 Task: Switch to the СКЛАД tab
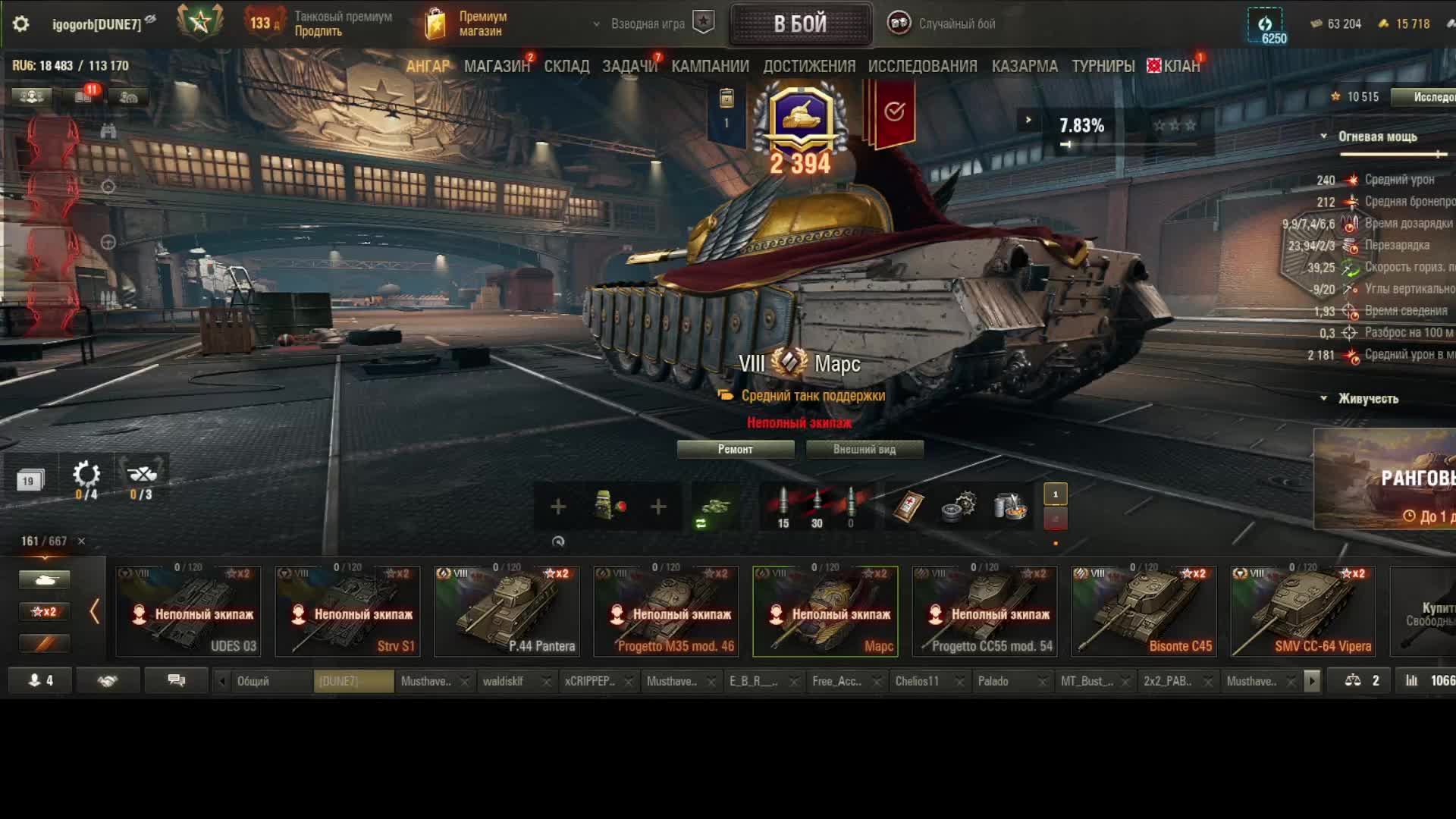[566, 67]
